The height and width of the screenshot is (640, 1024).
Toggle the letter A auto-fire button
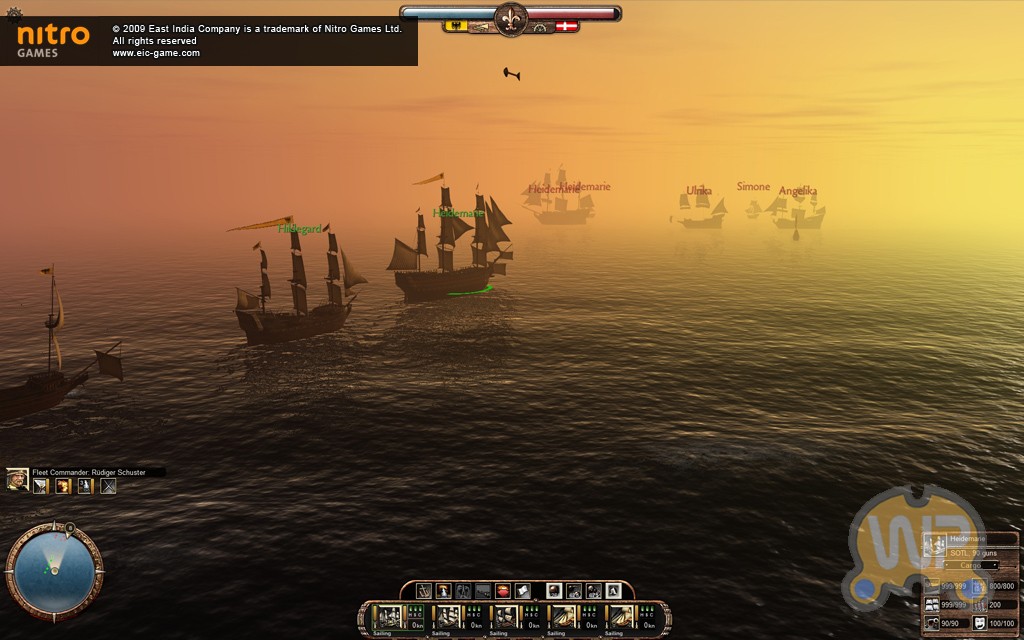click(614, 591)
